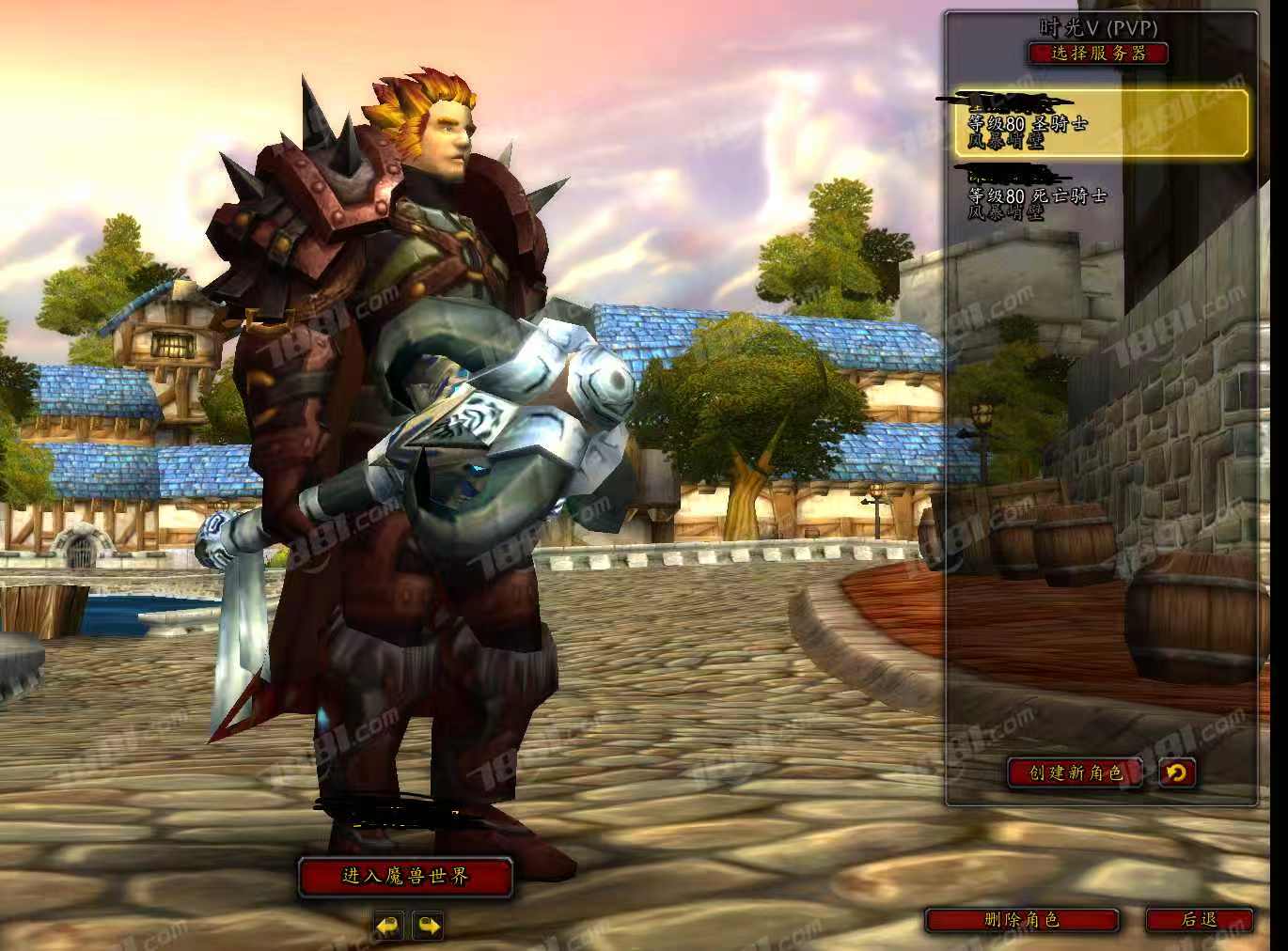Click 删除角色 to delete the character
The width and height of the screenshot is (1288, 951).
1022,919
